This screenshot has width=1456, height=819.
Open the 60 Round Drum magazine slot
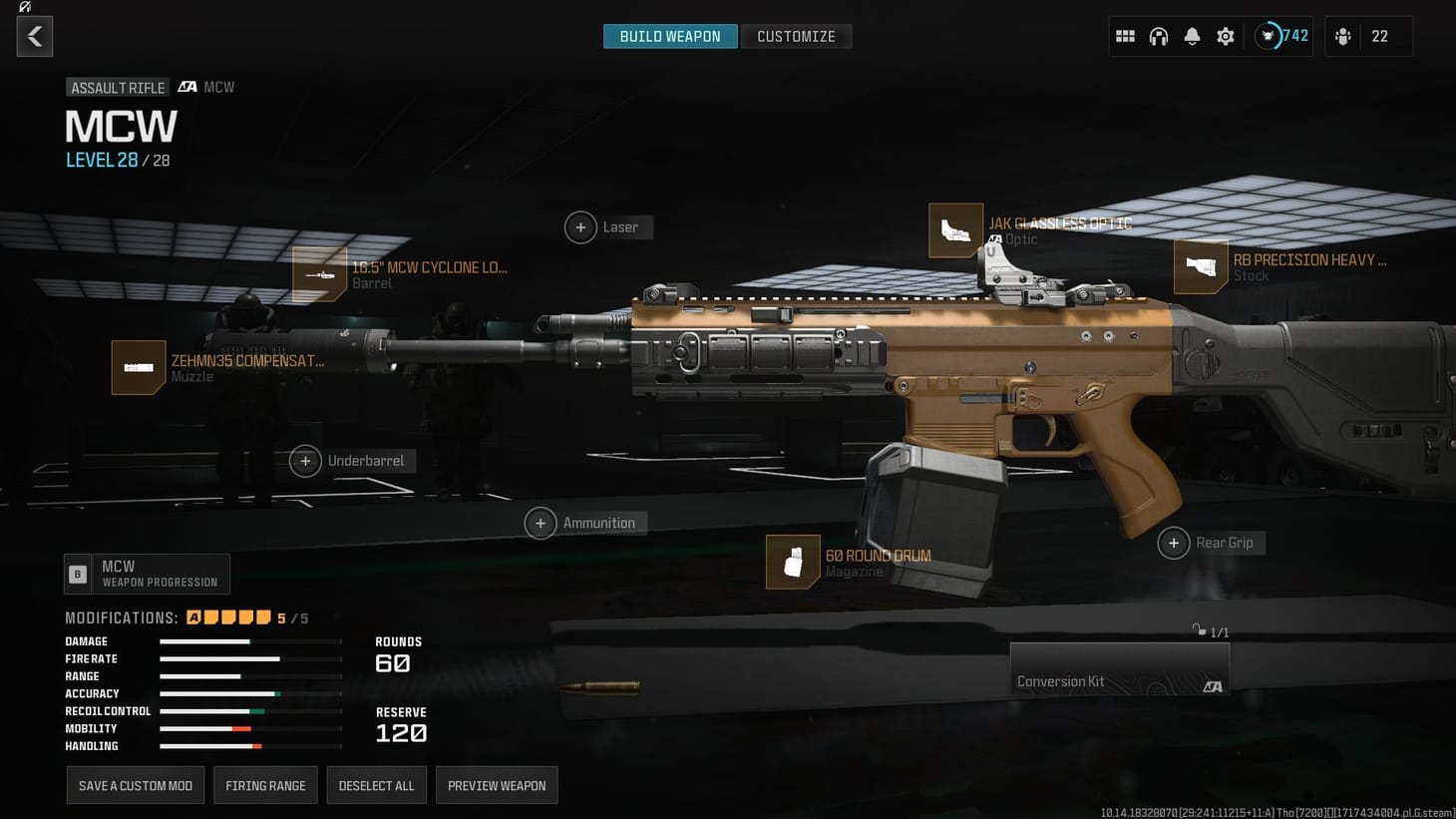pos(791,562)
